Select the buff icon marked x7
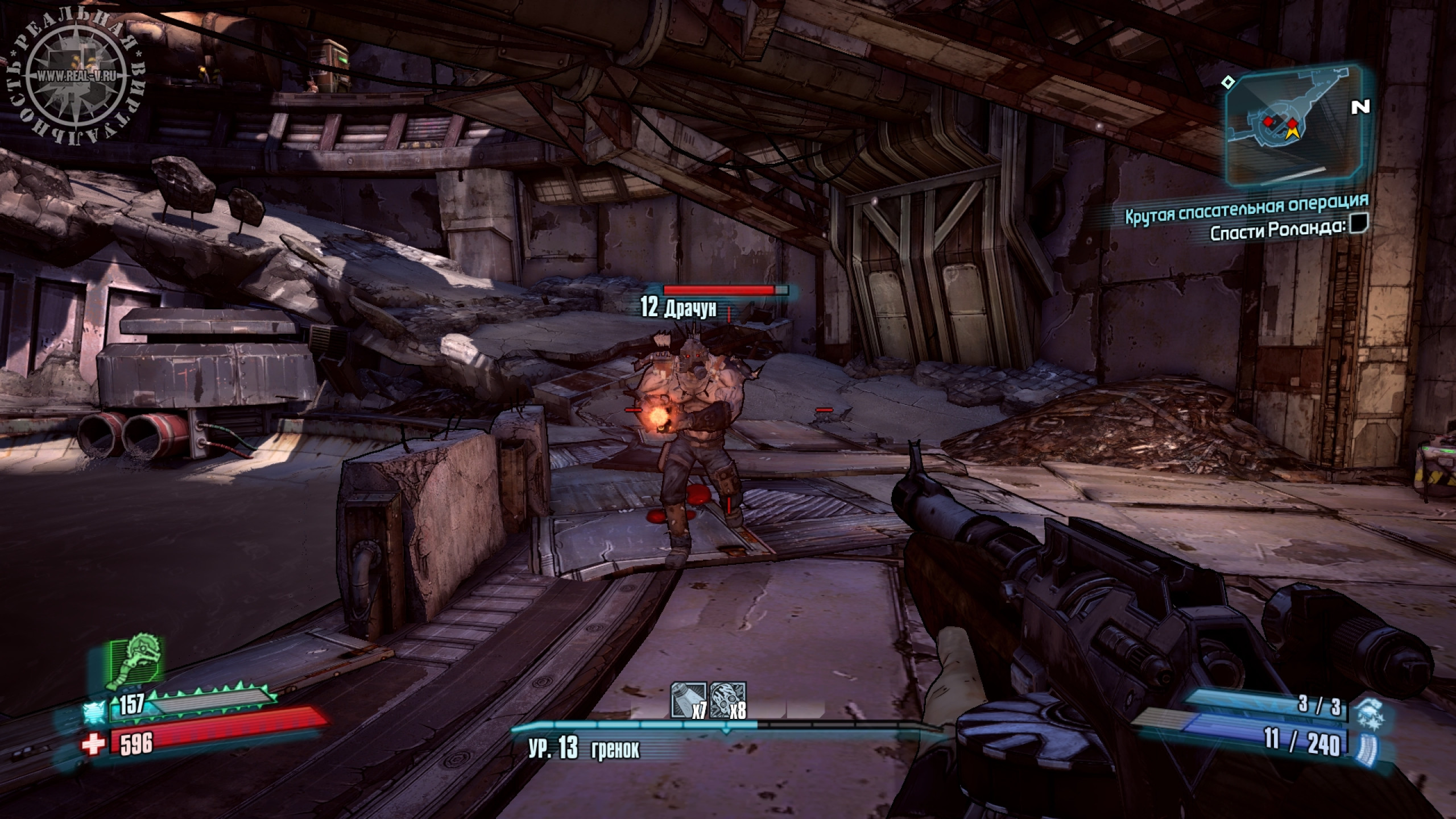 pyautogui.click(x=689, y=701)
